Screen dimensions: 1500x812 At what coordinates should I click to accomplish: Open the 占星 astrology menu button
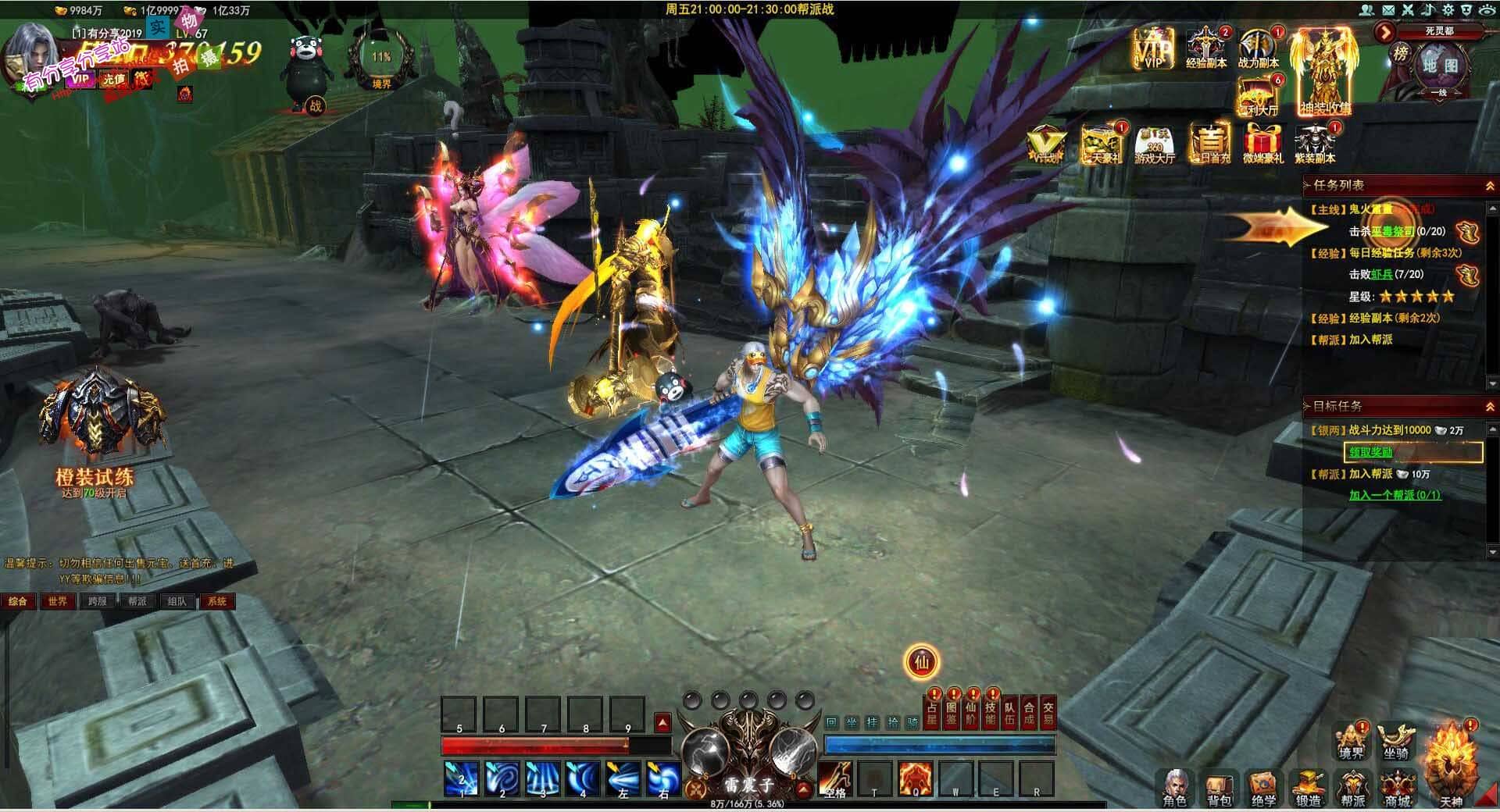(931, 713)
